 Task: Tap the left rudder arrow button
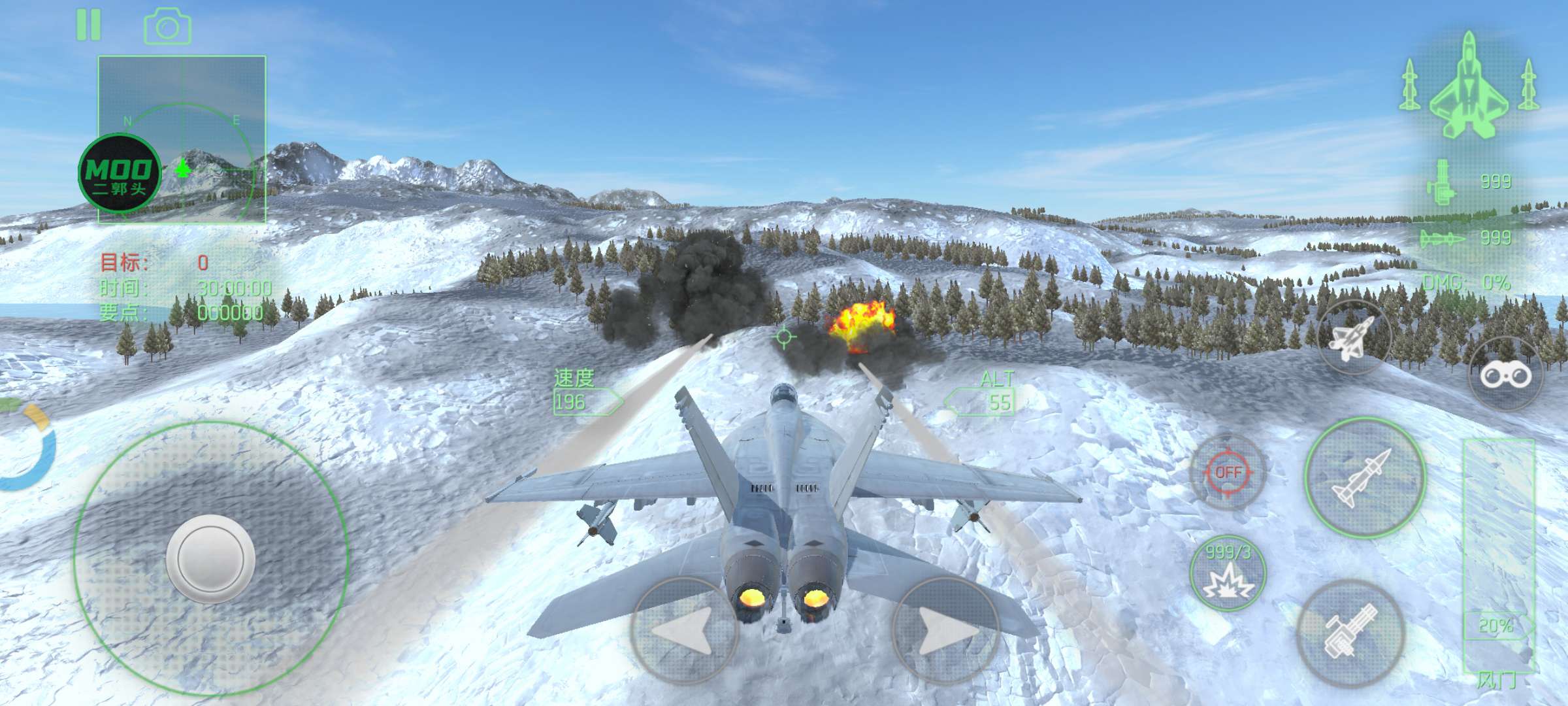click(684, 630)
